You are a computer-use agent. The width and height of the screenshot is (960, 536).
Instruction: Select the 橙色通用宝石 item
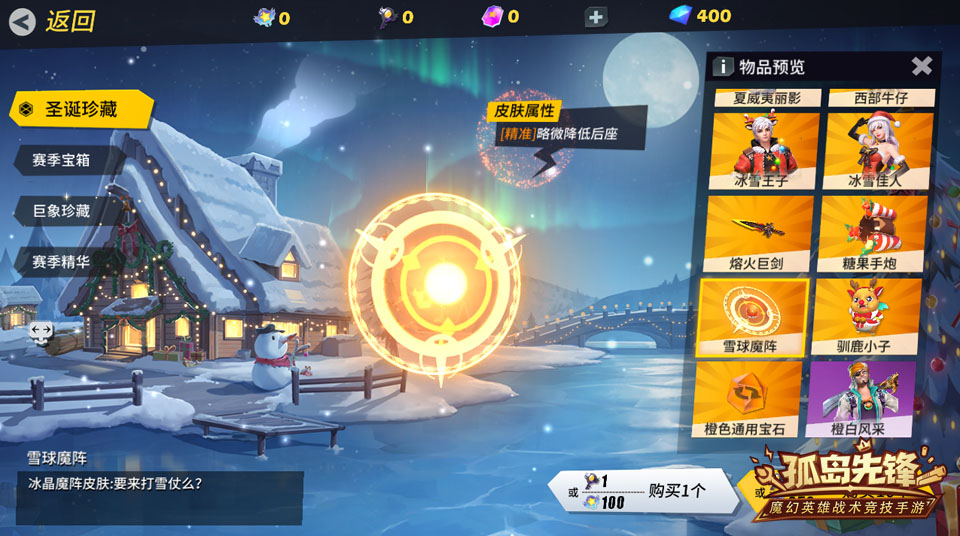pos(747,398)
